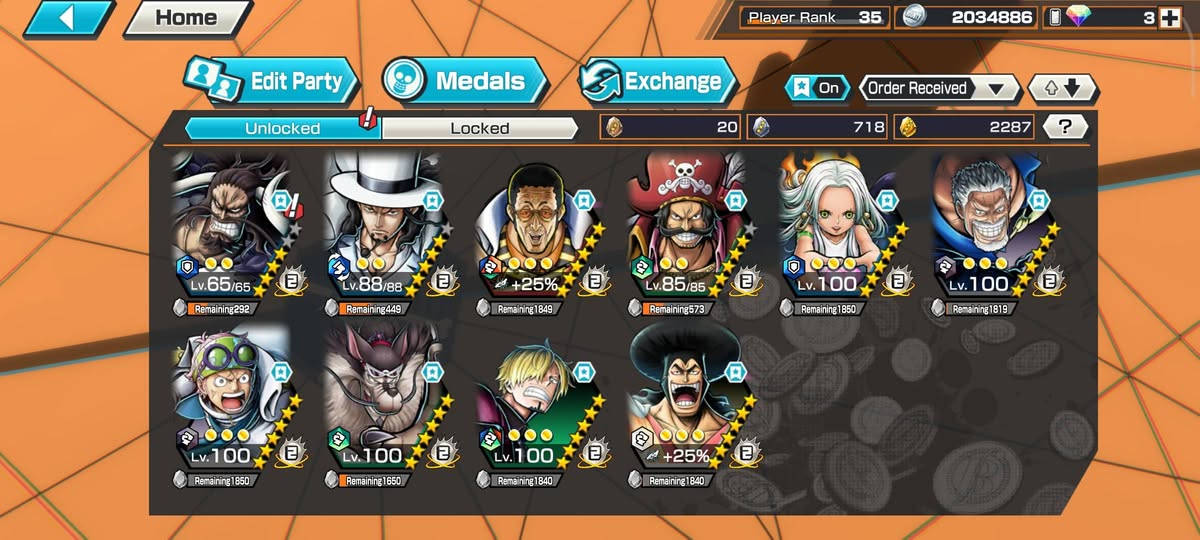Return to the Home screen

coord(187,18)
